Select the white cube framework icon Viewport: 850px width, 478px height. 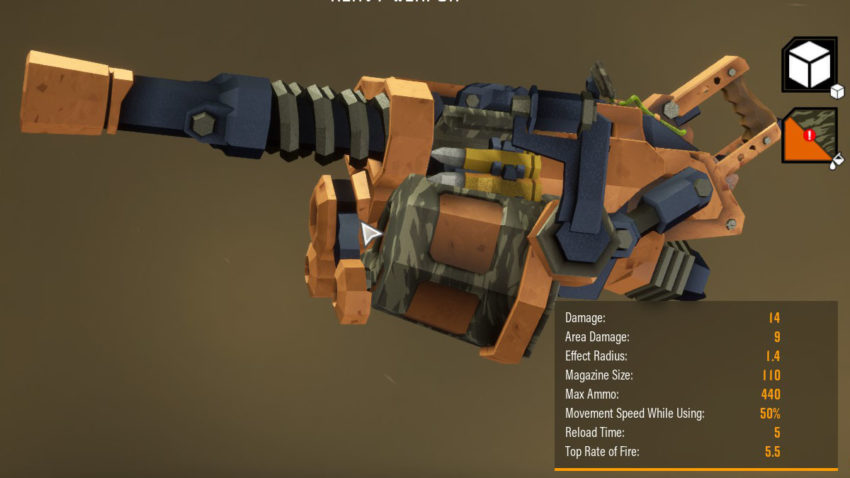coord(809,65)
